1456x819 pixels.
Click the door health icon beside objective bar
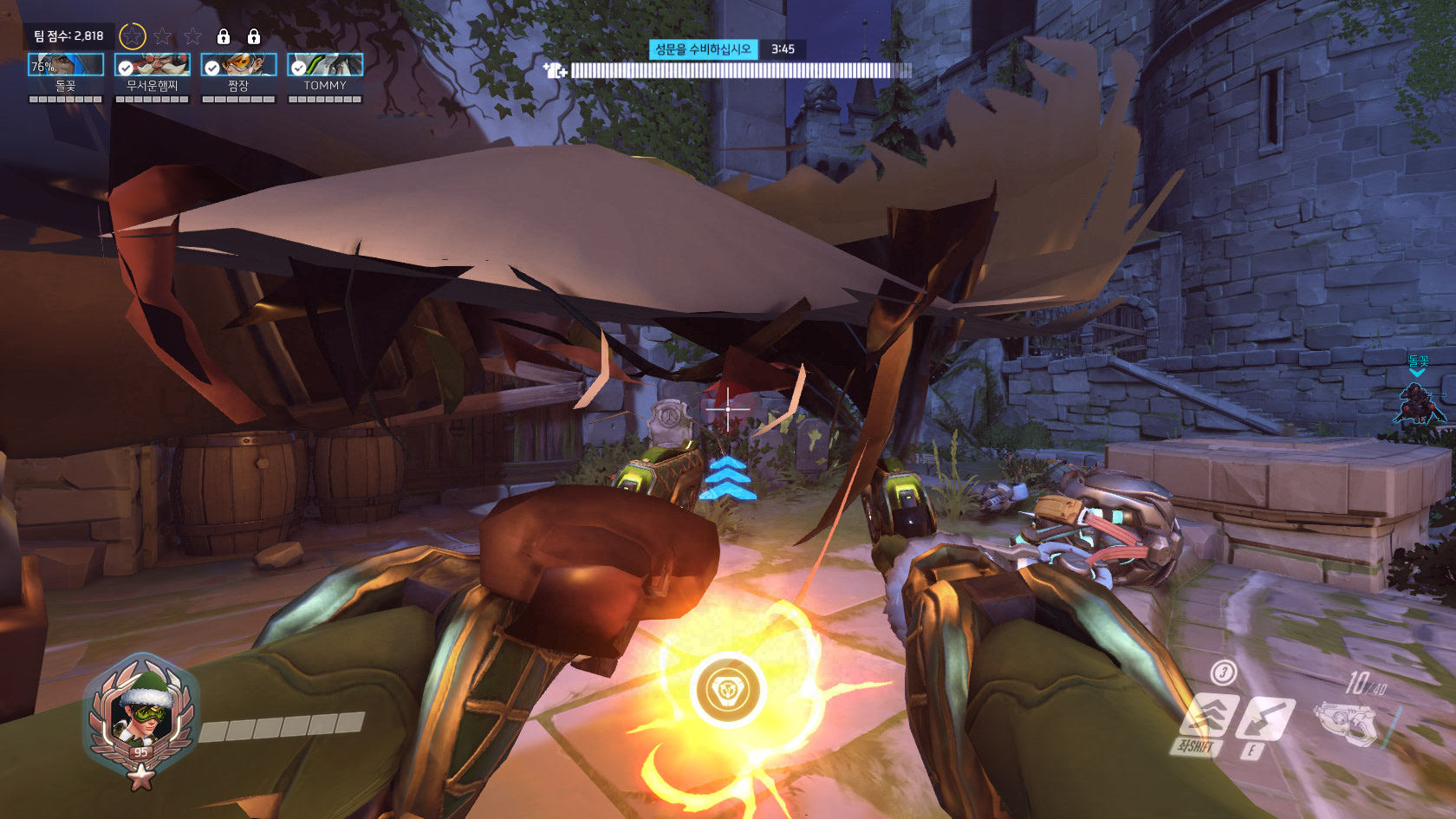(555, 70)
